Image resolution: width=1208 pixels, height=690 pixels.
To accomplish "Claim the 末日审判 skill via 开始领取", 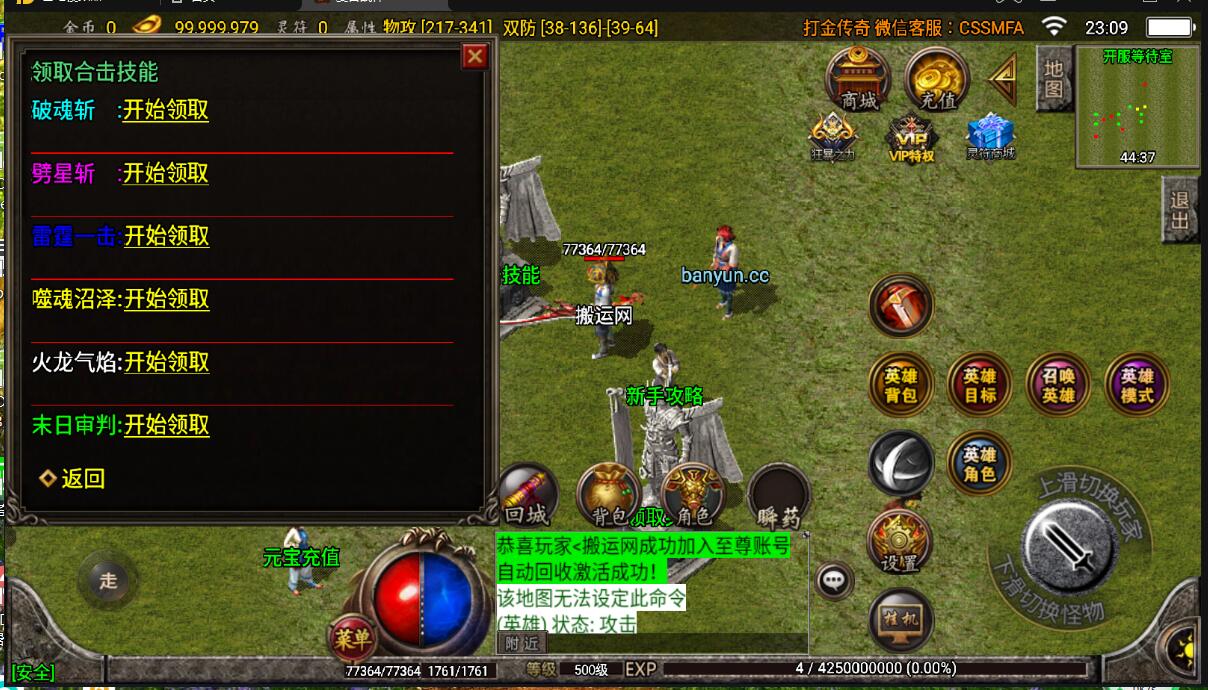I will click(166, 425).
